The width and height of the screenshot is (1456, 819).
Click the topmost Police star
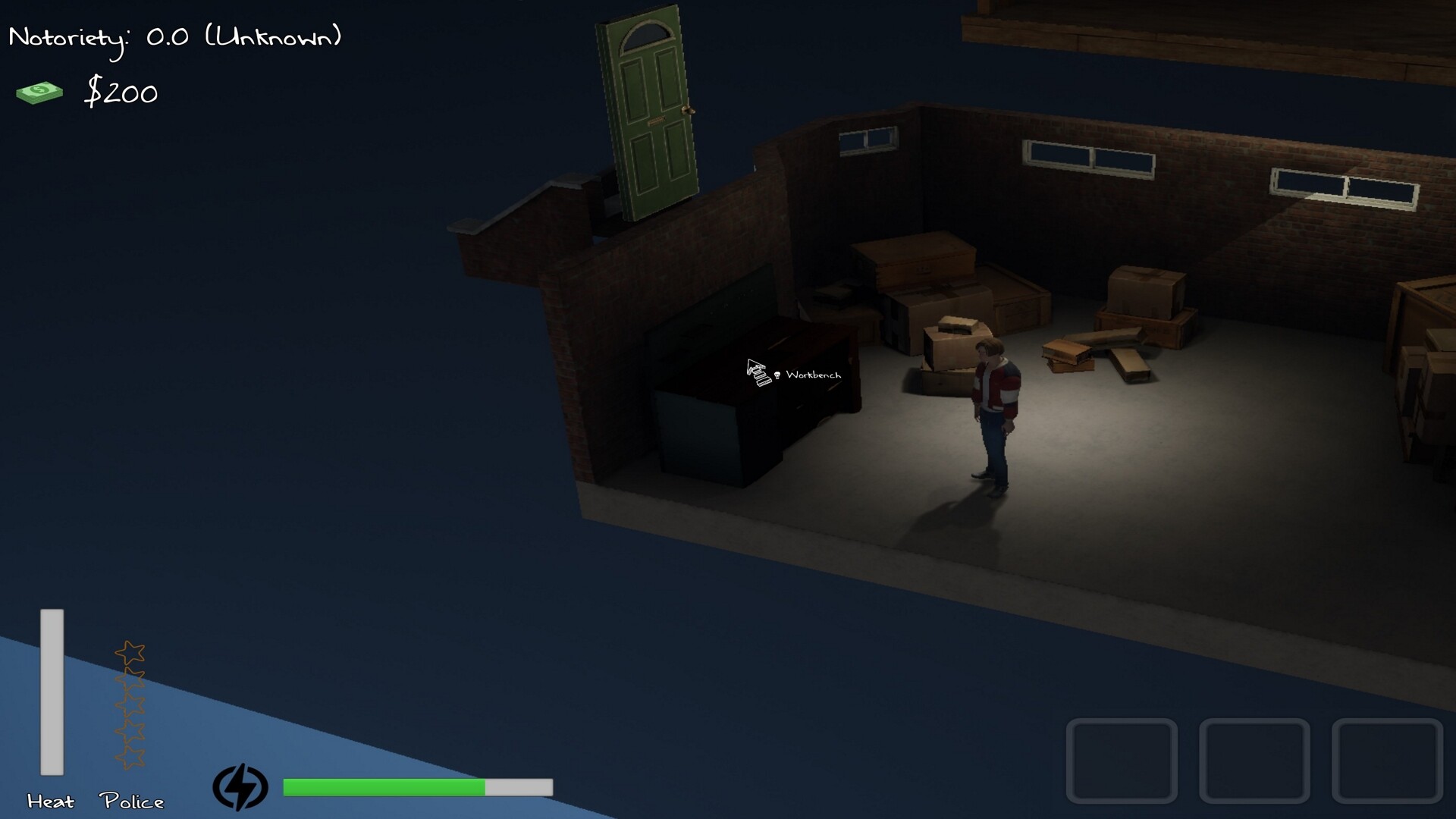pyautogui.click(x=130, y=652)
